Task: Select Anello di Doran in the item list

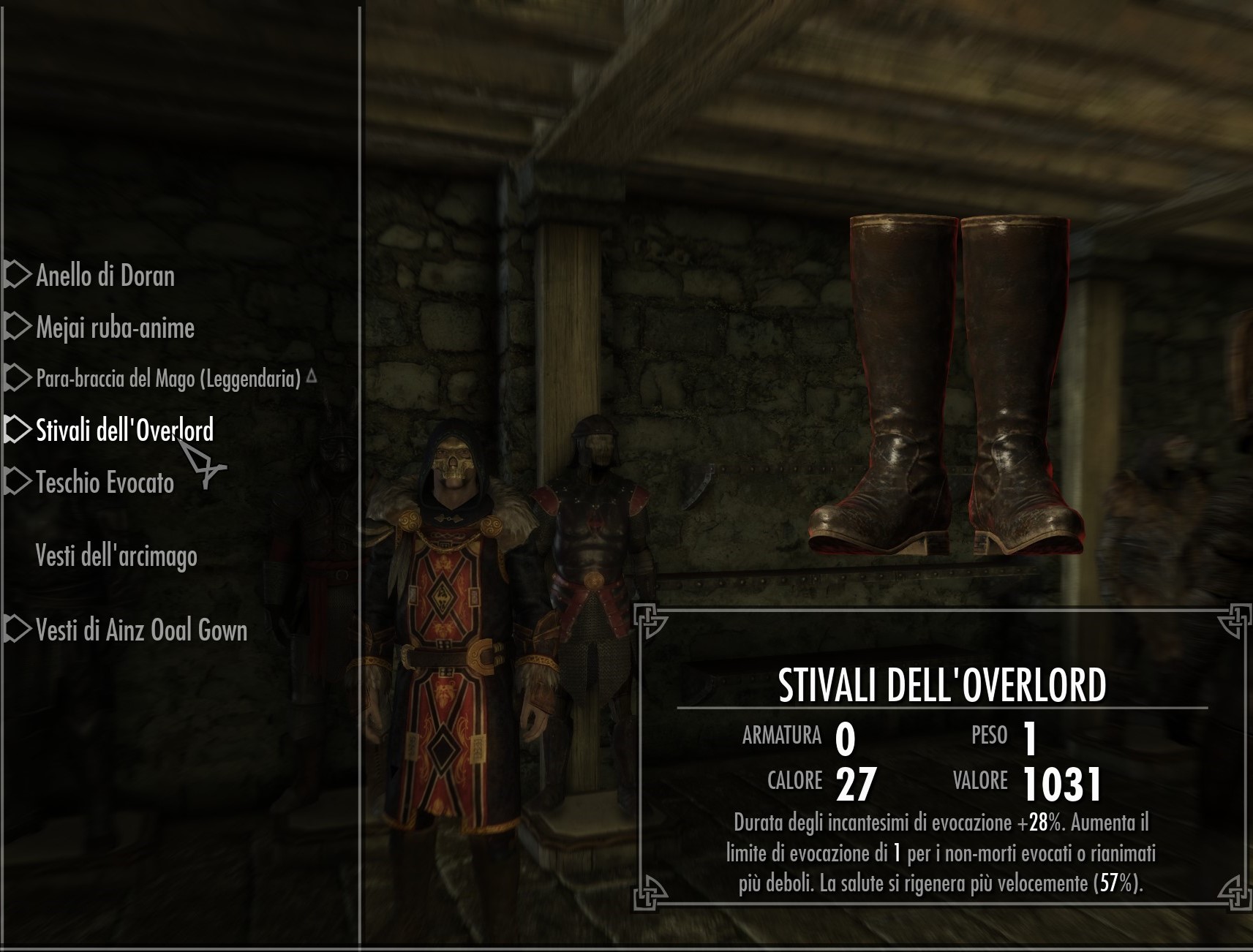Action: click(105, 276)
